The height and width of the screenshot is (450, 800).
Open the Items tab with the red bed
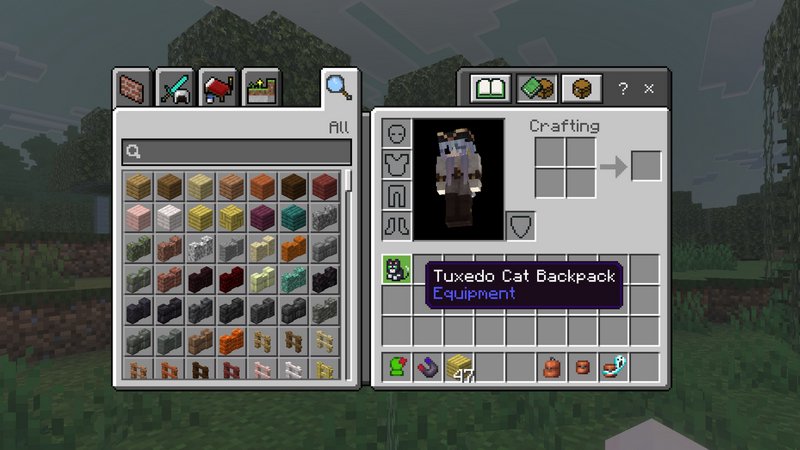(217, 88)
